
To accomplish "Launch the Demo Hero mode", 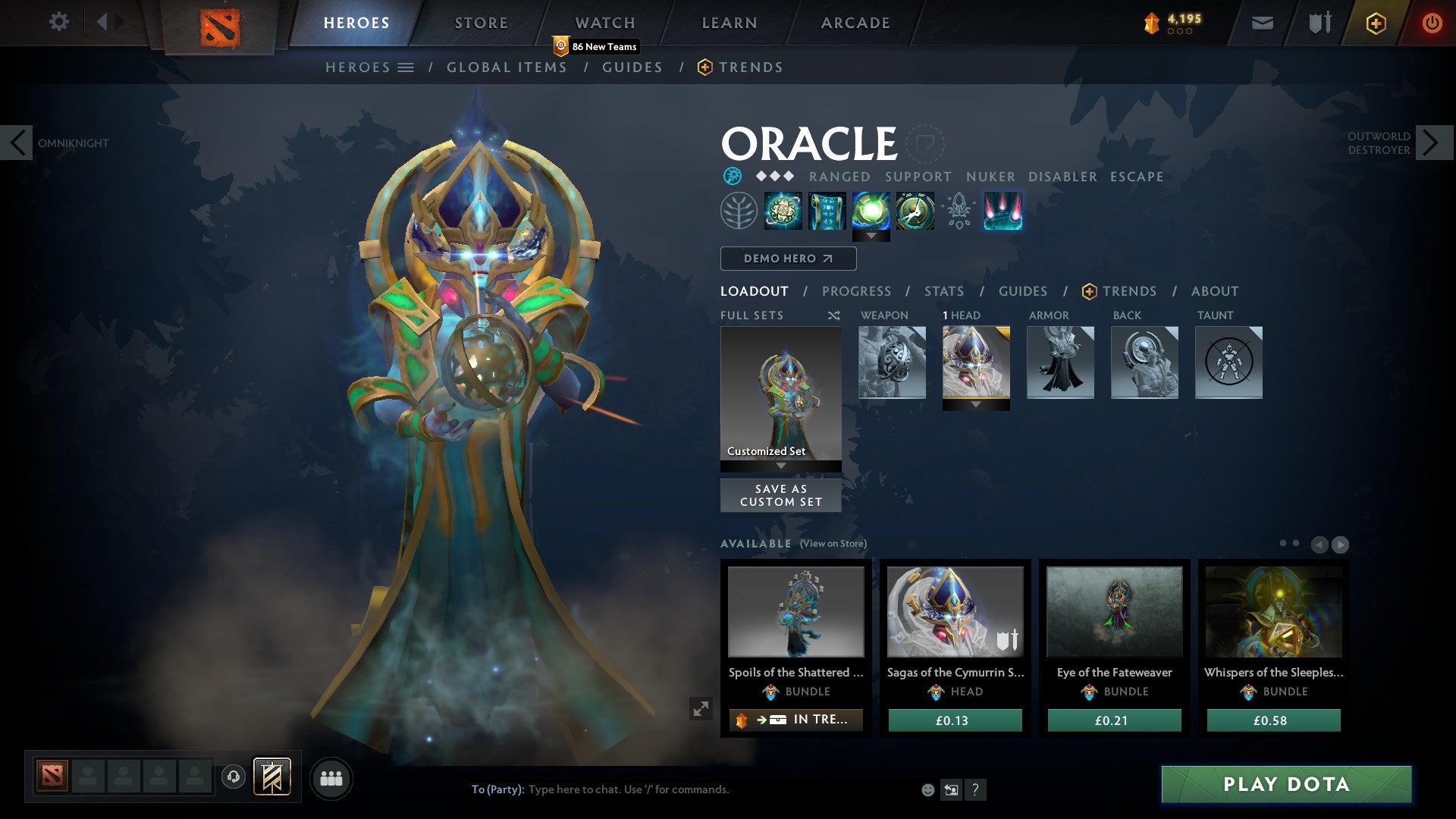I will click(788, 259).
